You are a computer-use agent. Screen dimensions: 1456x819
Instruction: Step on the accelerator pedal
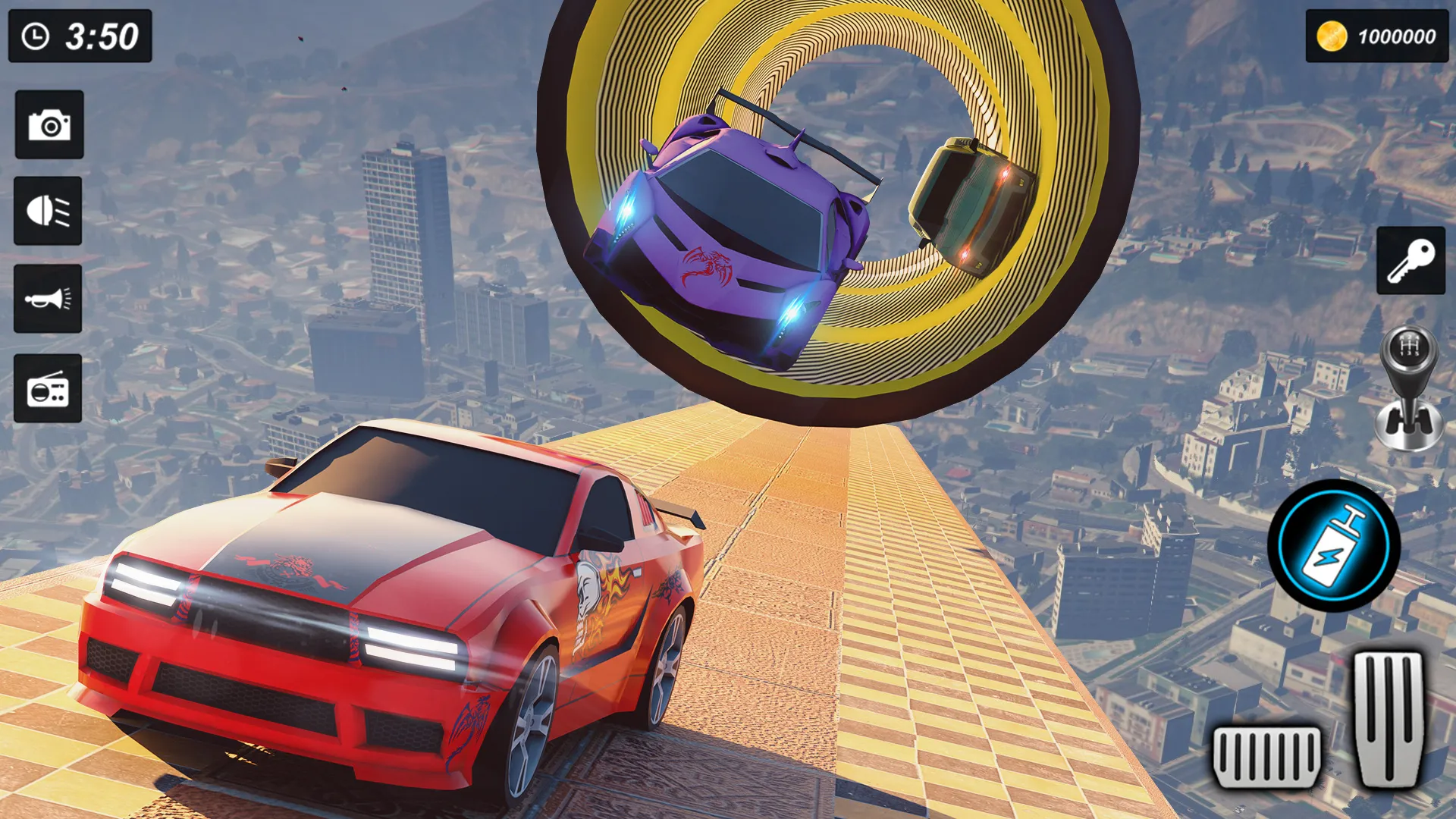coord(1390,718)
